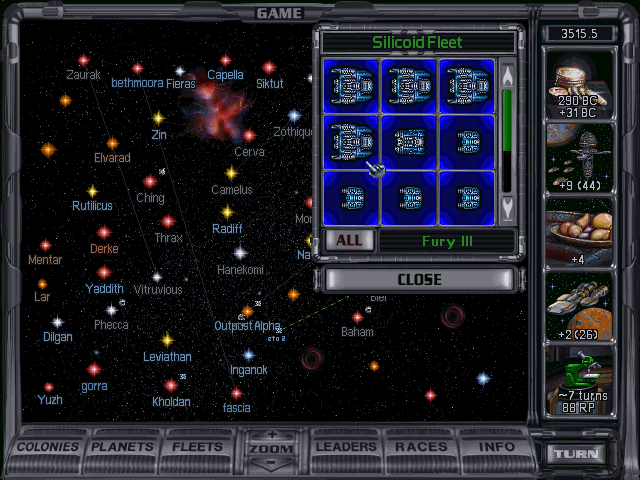Open the Colonies screen
Screen dimensions: 640x480
tap(48, 447)
